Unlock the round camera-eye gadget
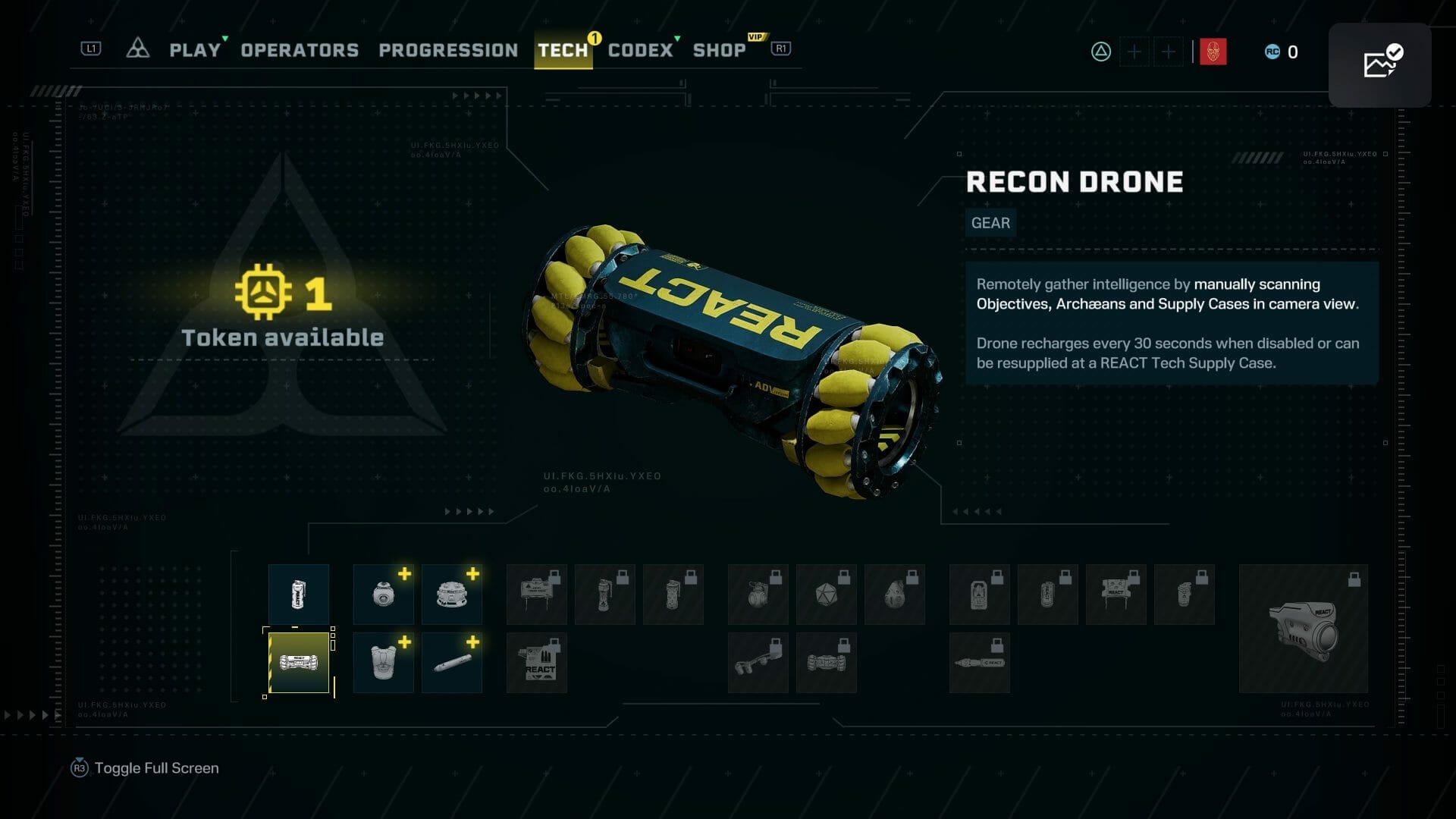This screenshot has width=1456, height=819. pyautogui.click(x=384, y=595)
